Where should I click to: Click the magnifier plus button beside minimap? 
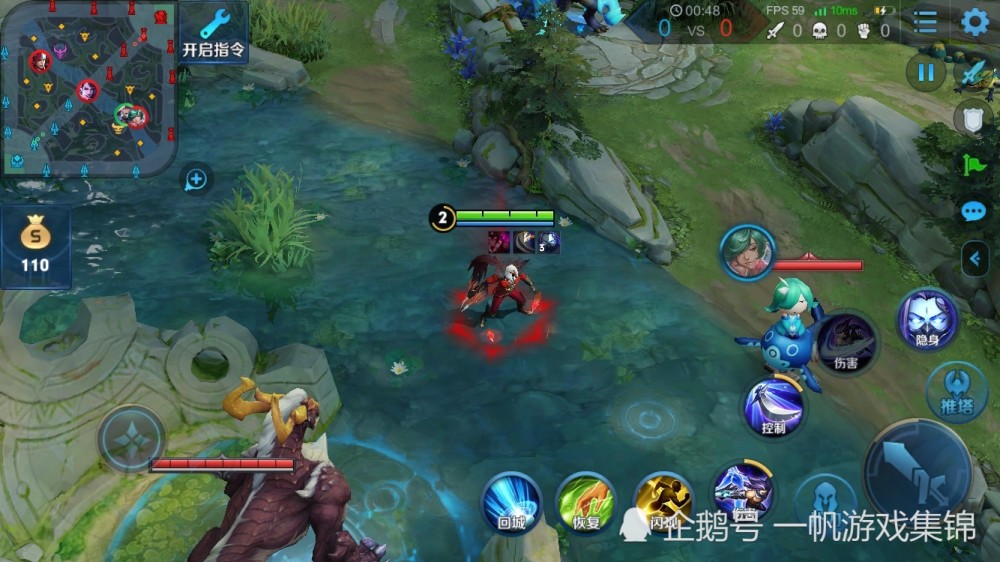[196, 180]
